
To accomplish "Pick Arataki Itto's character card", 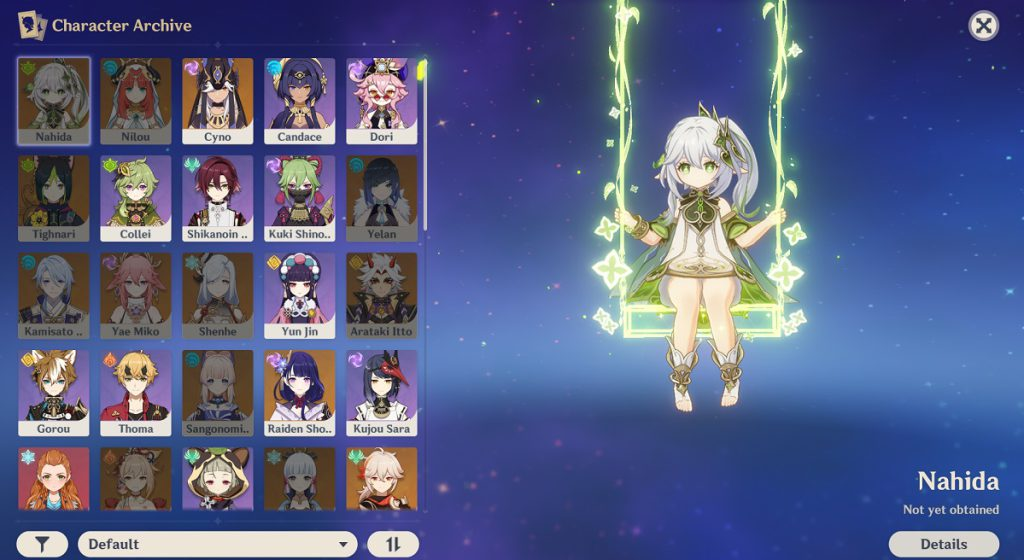I will (382, 295).
